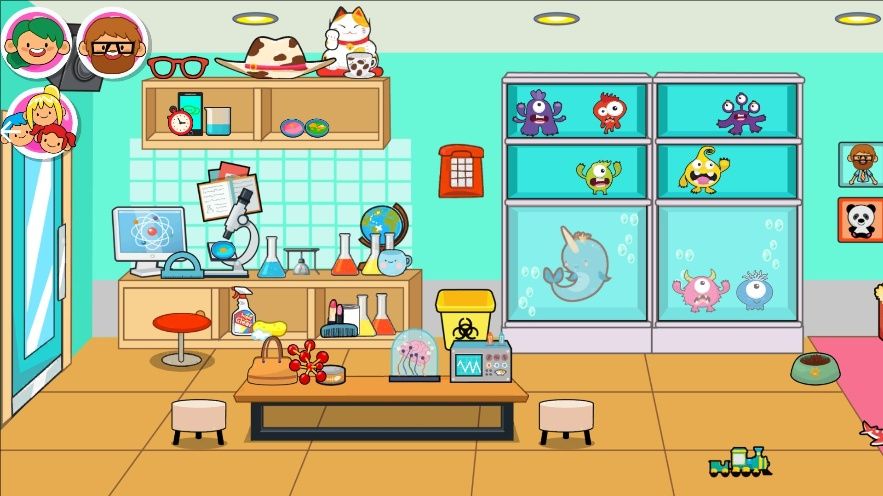Open the character group bubble with arrow
883x496 pixels.
(41, 123)
